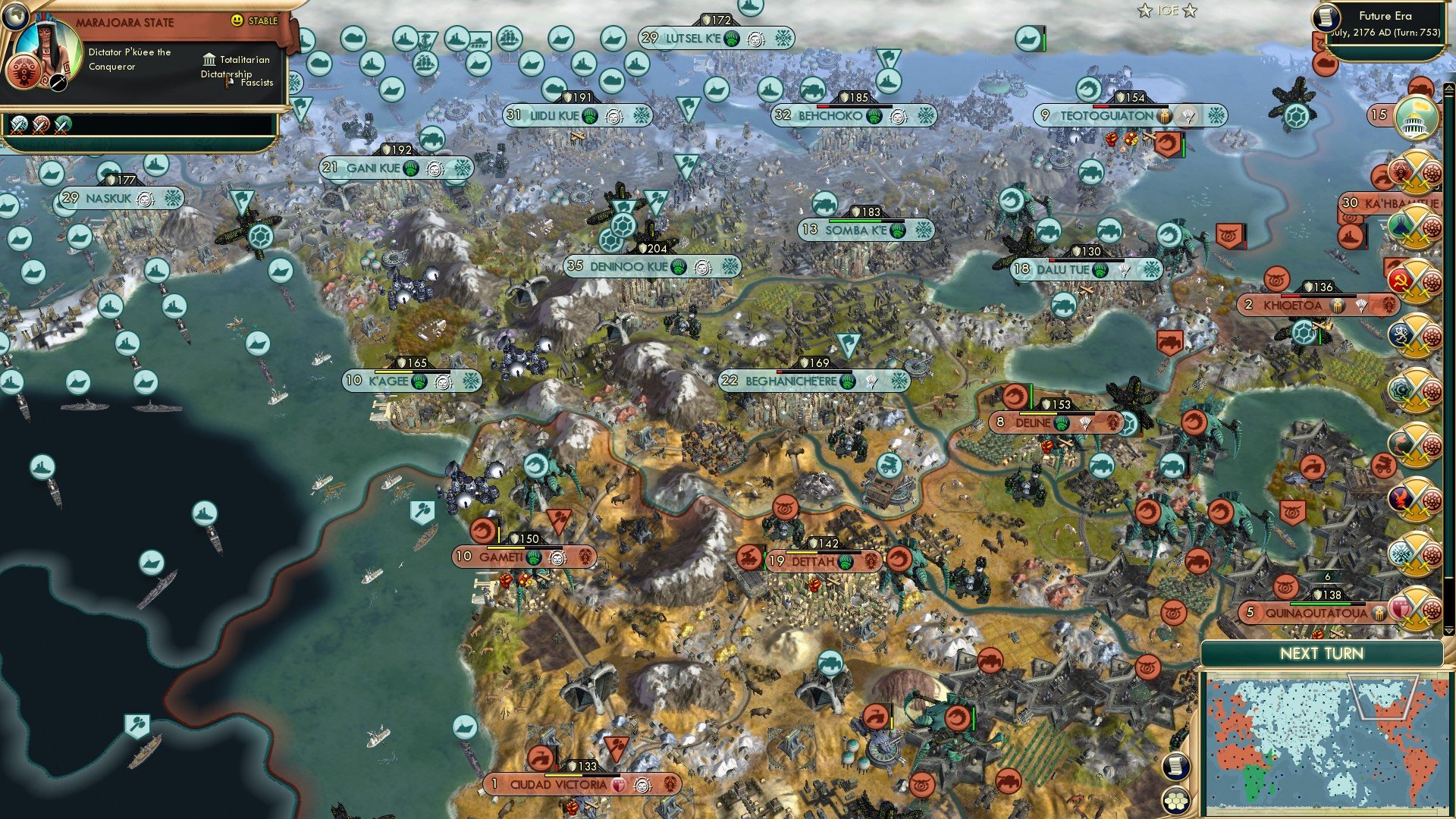
Task: Click the Totalitarian Dictatorship government icon
Action: click(209, 60)
